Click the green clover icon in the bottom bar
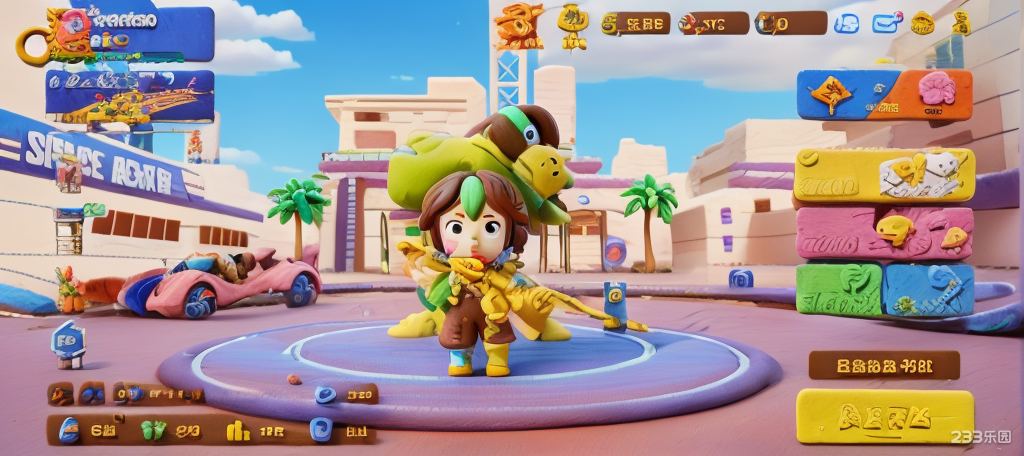The height and width of the screenshot is (456, 1024). tap(152, 431)
